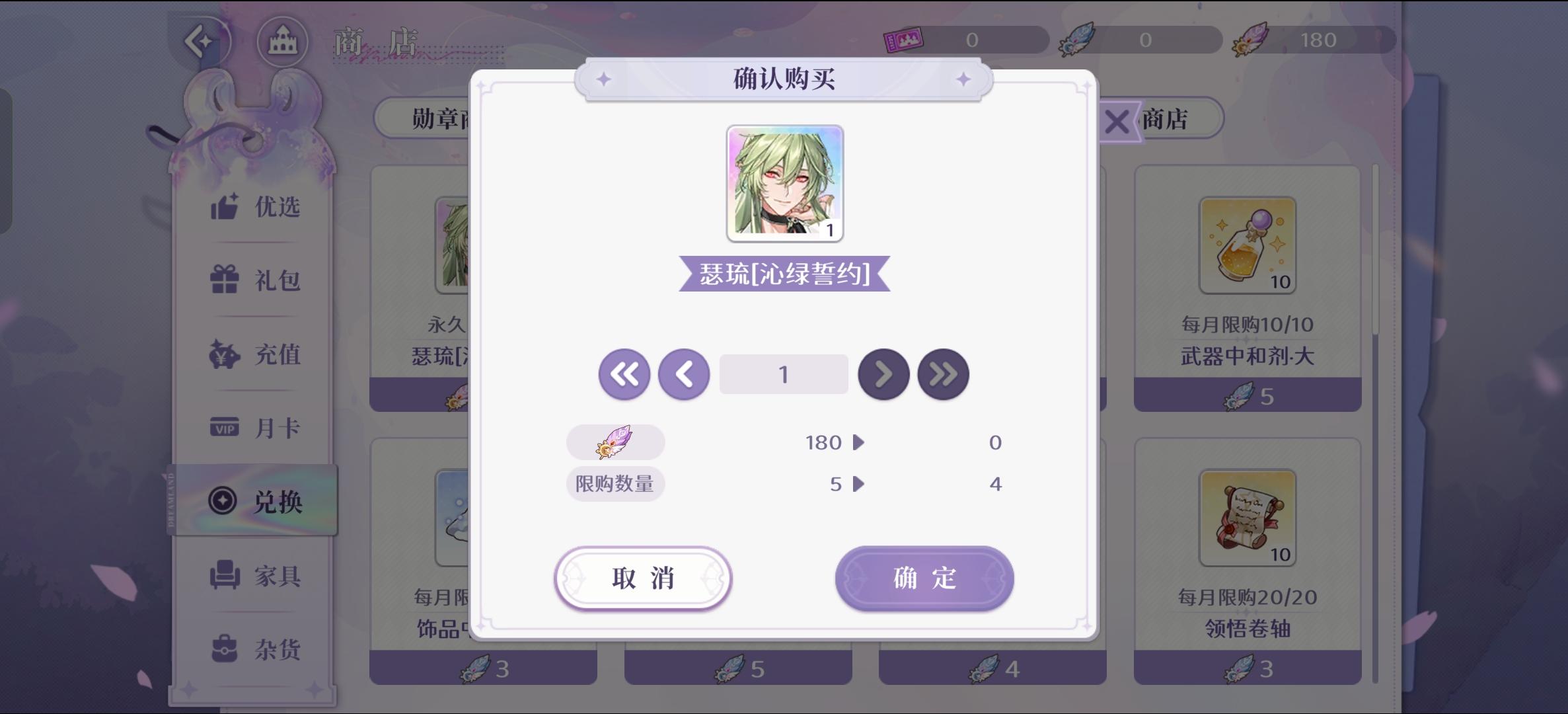Check the 限购数量 purchase limit row

pos(615,483)
